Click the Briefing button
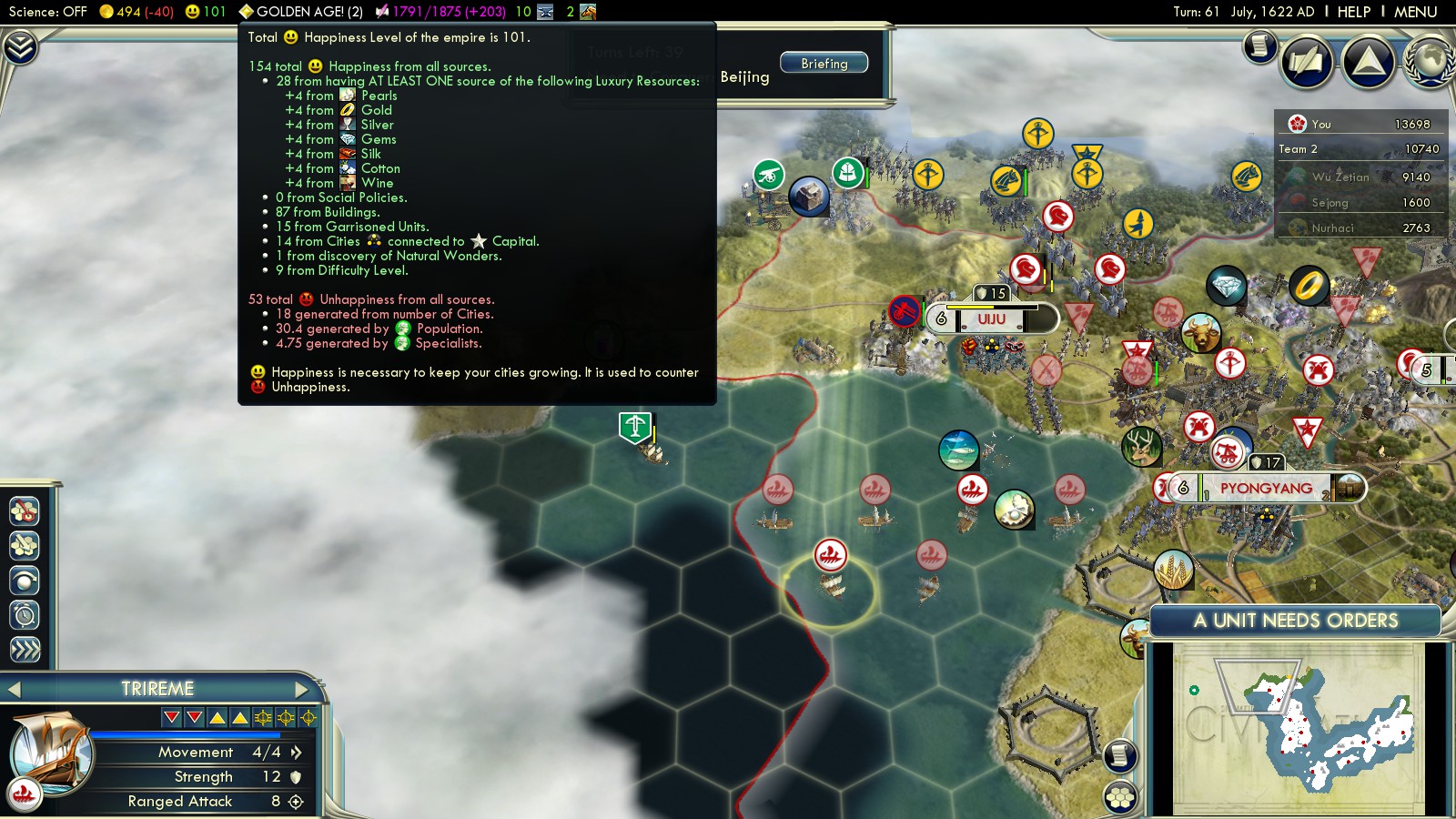This screenshot has width=1456, height=819. (x=824, y=64)
